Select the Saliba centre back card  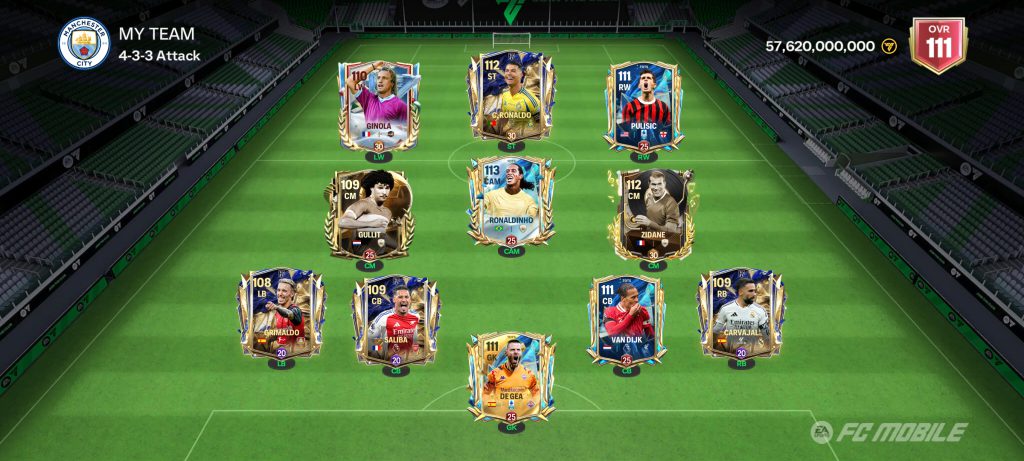pyautogui.click(x=396, y=319)
